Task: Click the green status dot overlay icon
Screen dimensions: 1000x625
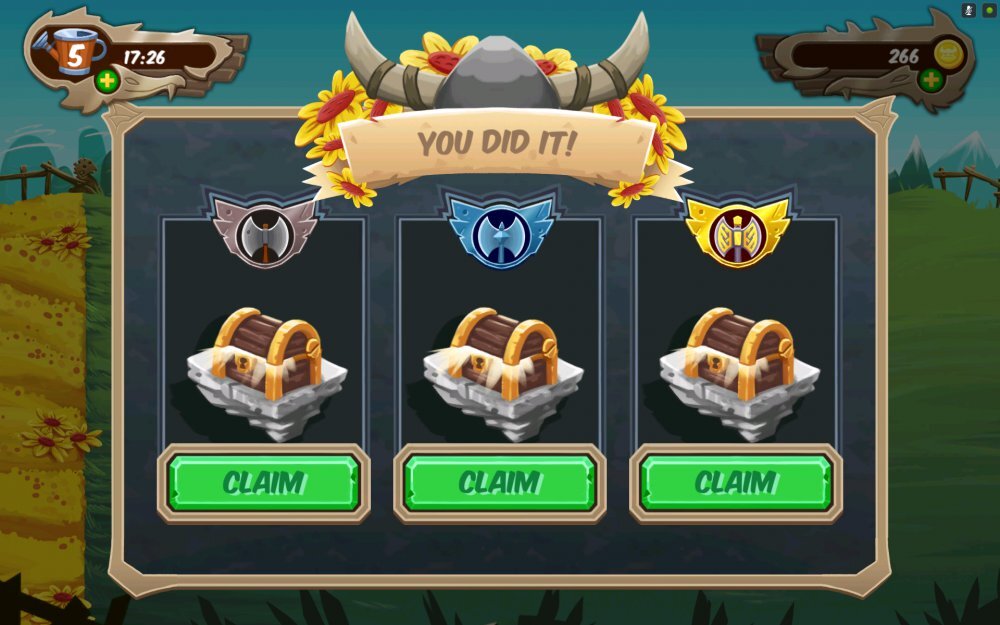Action: [x=989, y=10]
